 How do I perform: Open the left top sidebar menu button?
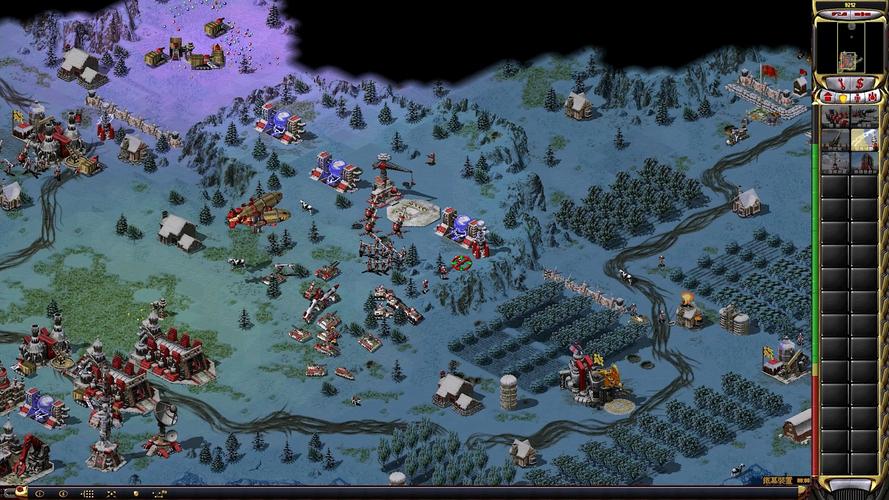[x=836, y=16]
